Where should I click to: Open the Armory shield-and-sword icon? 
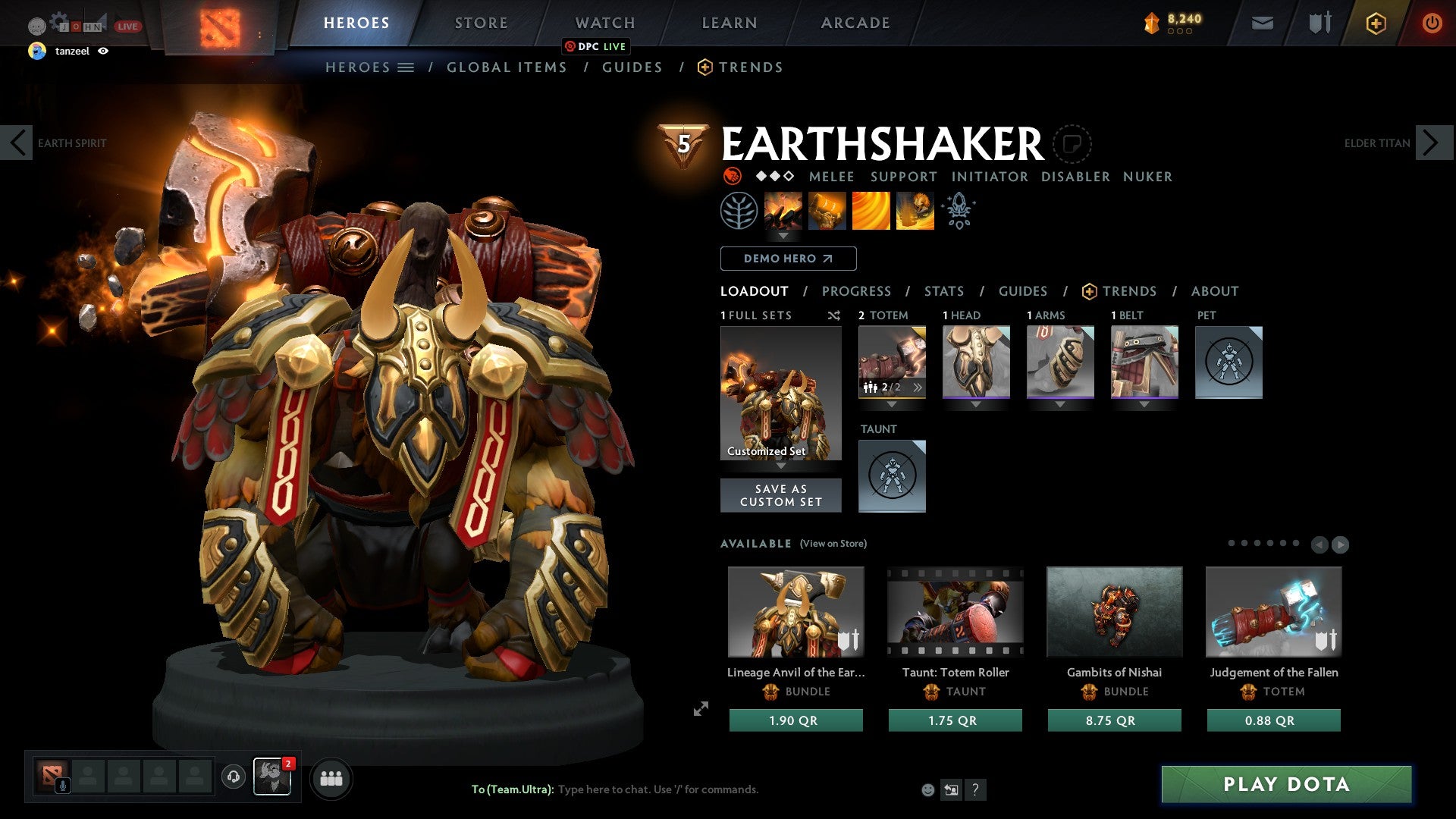click(1318, 23)
